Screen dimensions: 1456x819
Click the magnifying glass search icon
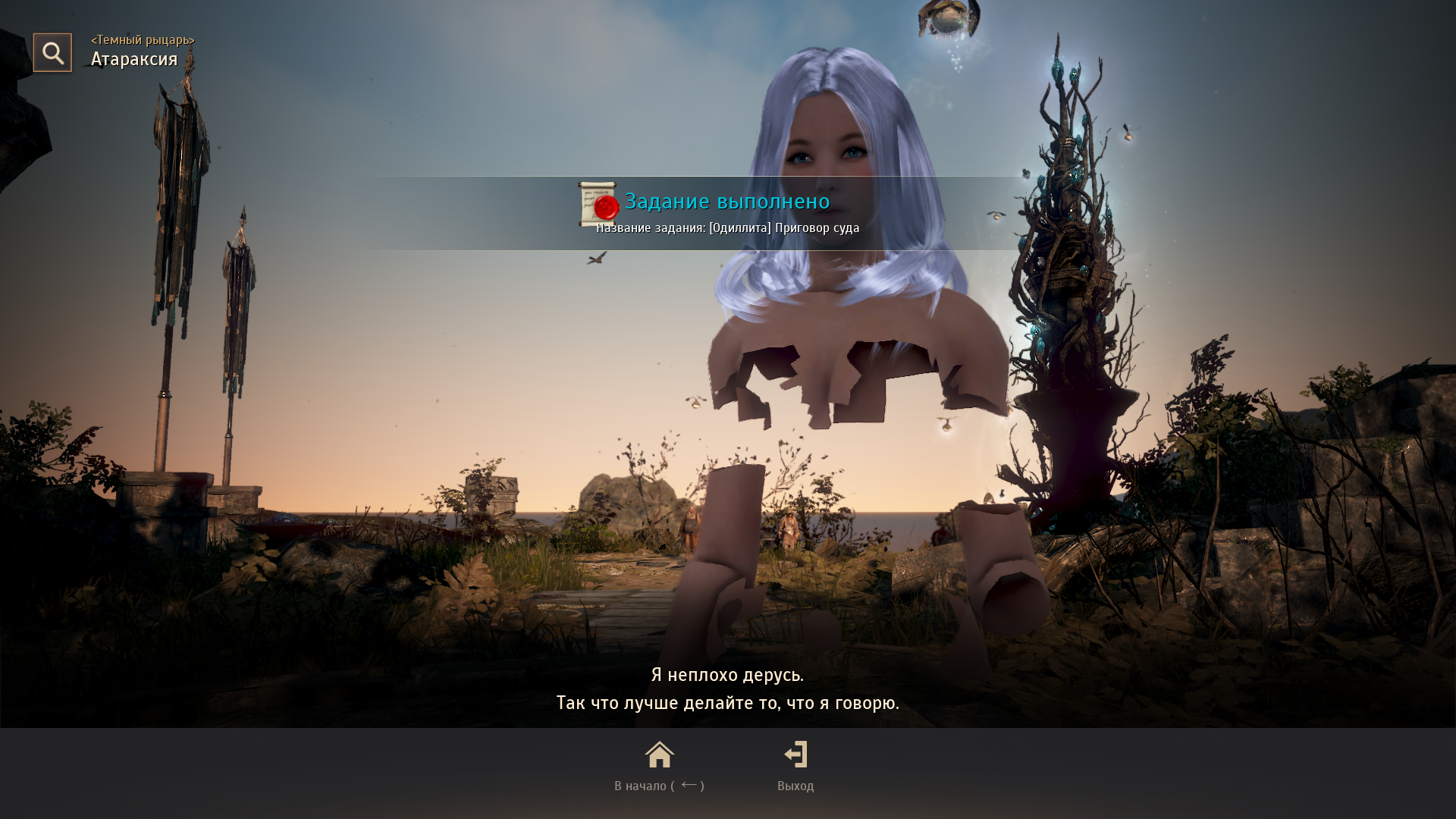52,52
